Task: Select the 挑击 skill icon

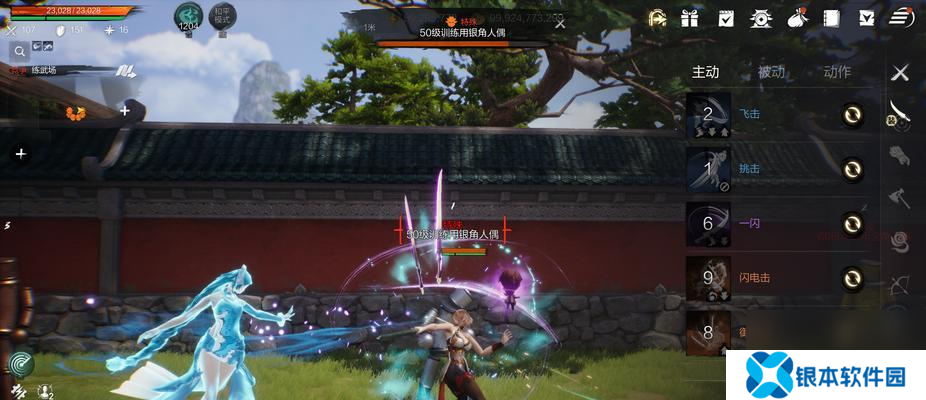Action: pyautogui.click(x=708, y=169)
